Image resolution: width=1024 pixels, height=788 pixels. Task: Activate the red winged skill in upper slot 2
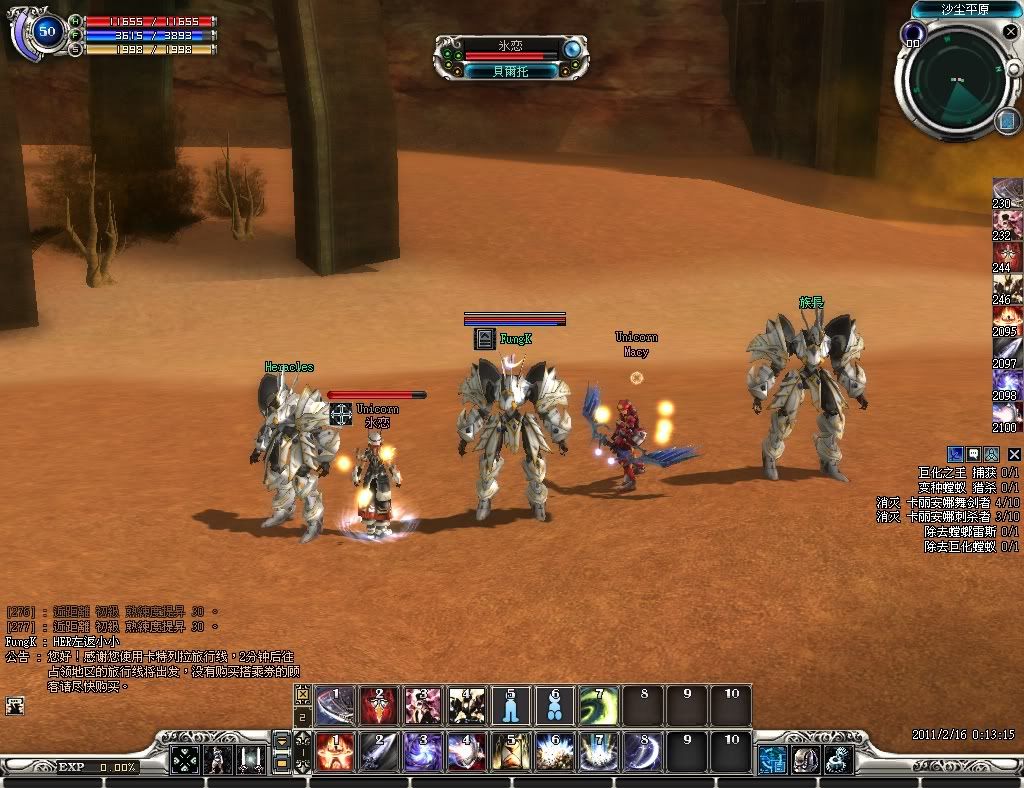[378, 706]
